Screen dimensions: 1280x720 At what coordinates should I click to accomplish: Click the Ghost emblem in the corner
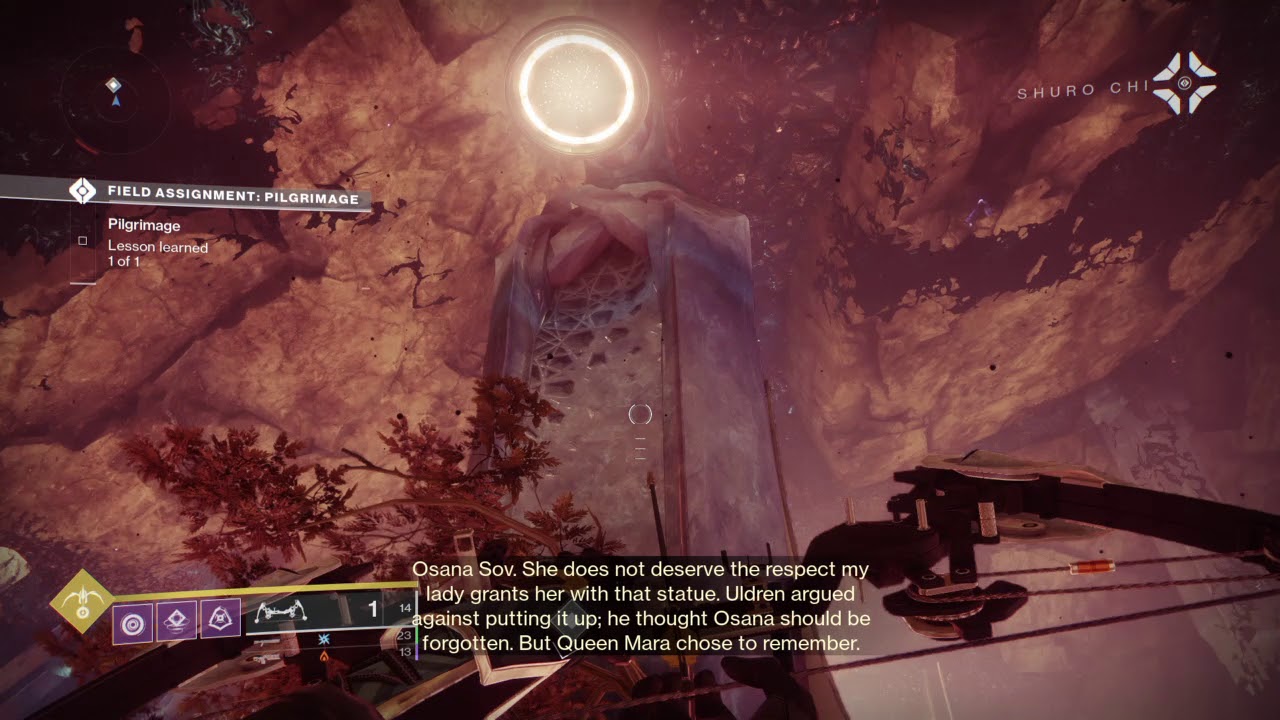[x=1184, y=83]
